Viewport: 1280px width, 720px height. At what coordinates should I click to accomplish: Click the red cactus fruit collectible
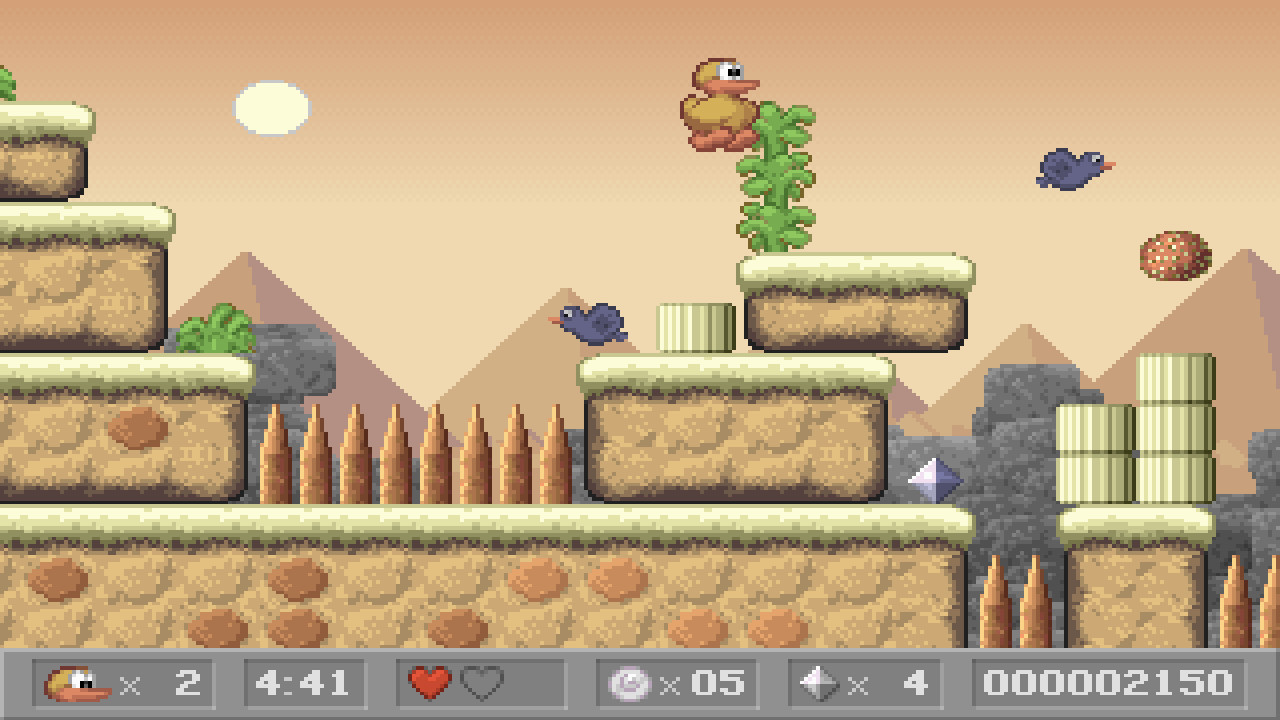click(x=1176, y=255)
